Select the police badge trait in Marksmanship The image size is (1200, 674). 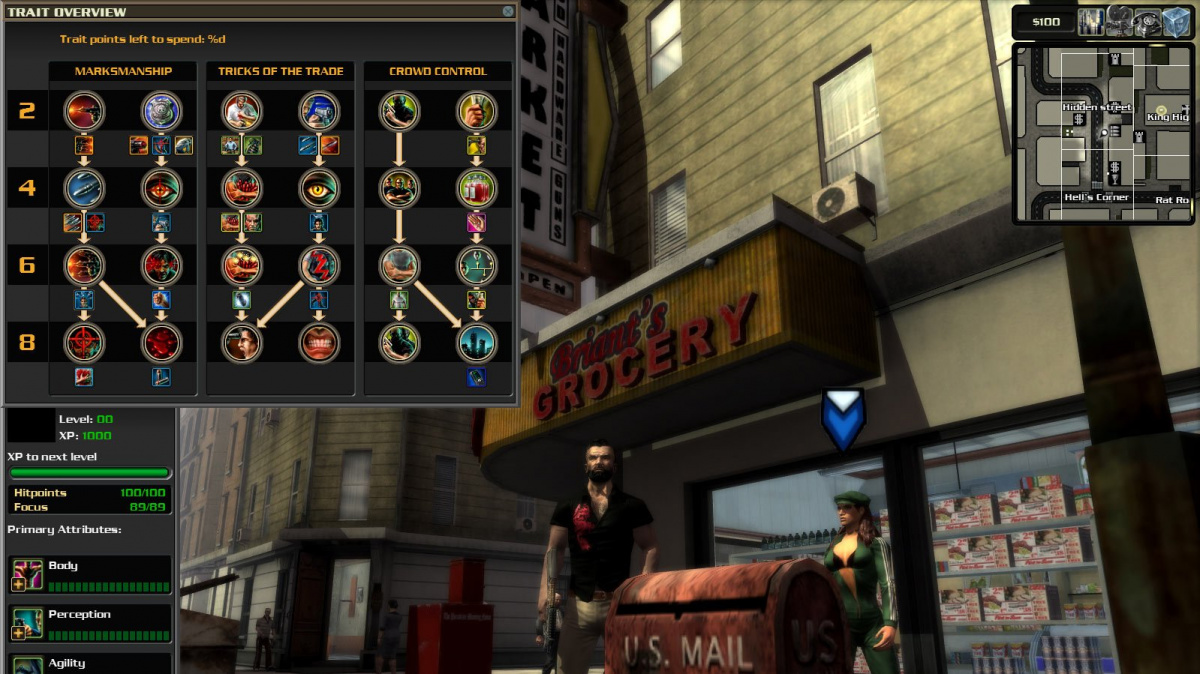pyautogui.click(x=161, y=110)
